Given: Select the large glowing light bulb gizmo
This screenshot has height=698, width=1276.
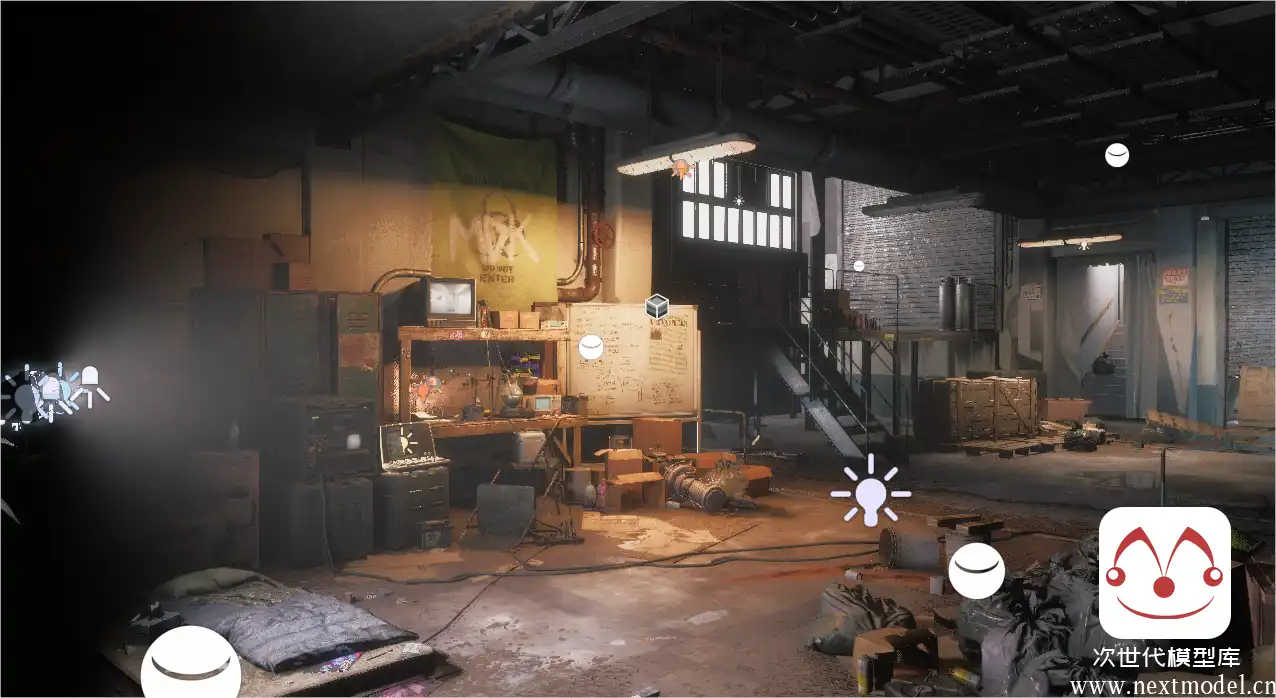Looking at the screenshot, I should 872,492.
